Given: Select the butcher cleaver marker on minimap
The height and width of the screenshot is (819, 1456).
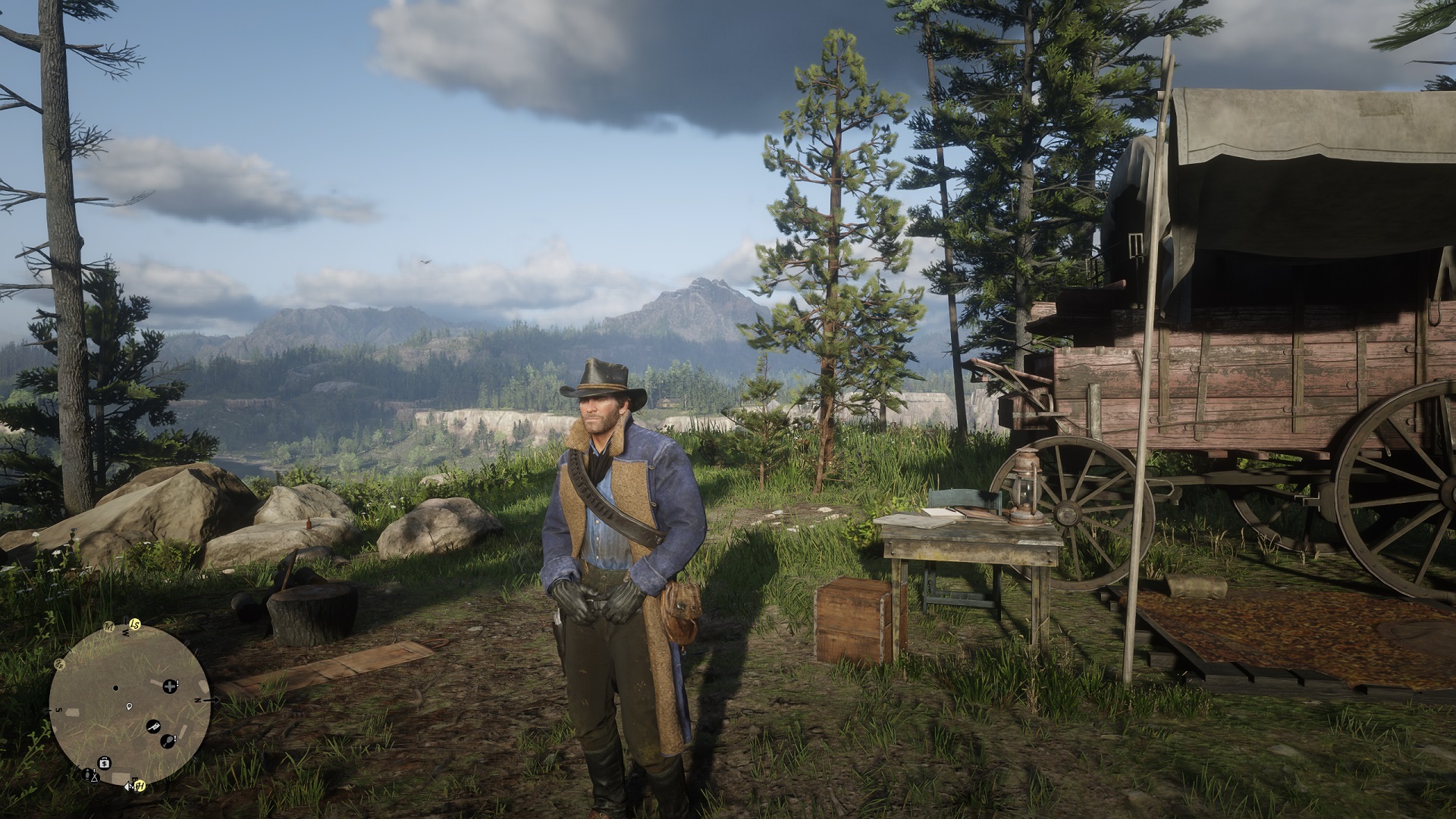Looking at the screenshot, I should (153, 726).
